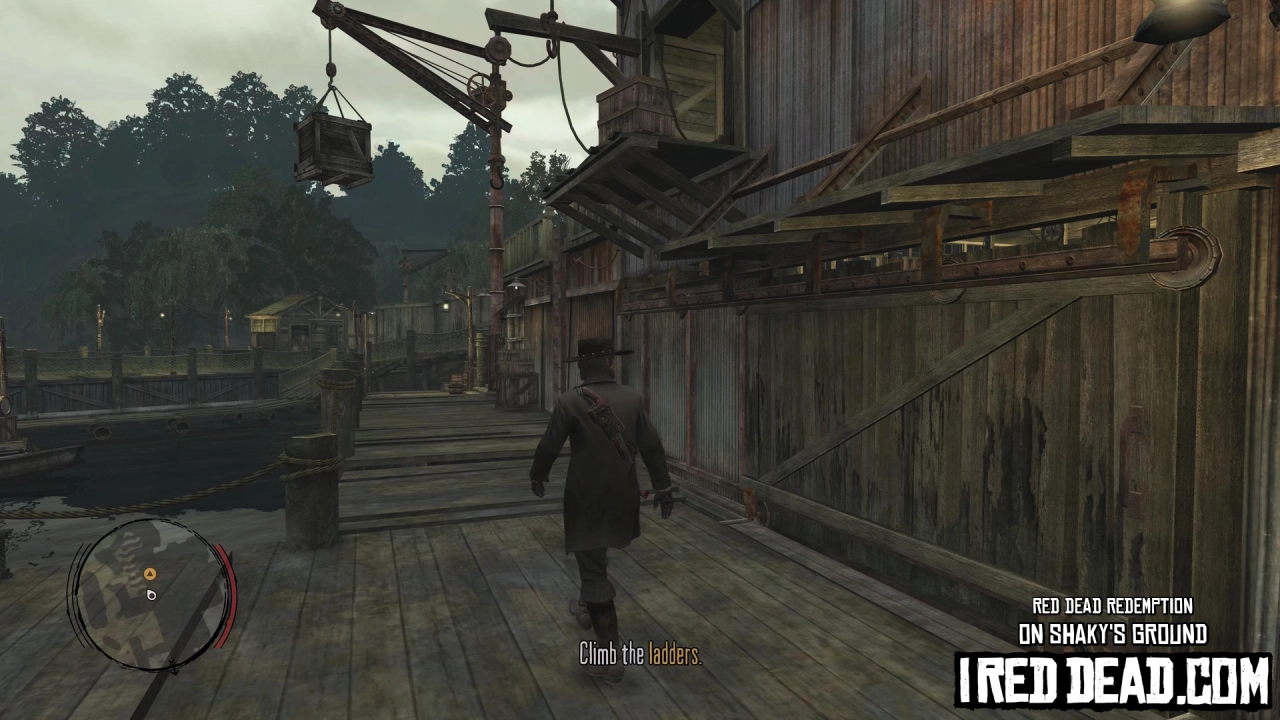1280x720 pixels.
Task: Click the compass cross at the minimap bottom
Action: coord(174,667)
